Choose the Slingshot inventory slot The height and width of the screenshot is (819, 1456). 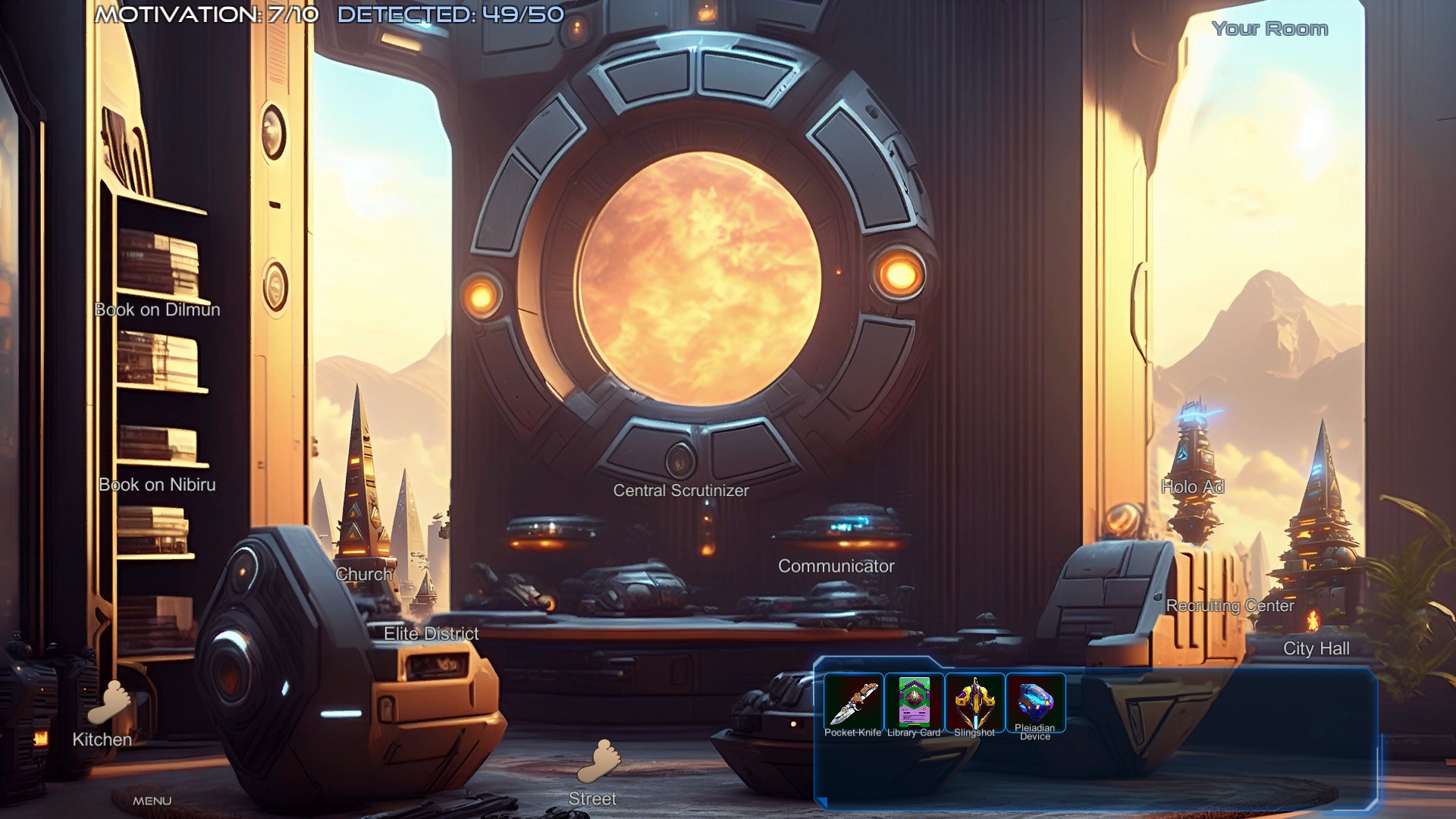tap(974, 703)
